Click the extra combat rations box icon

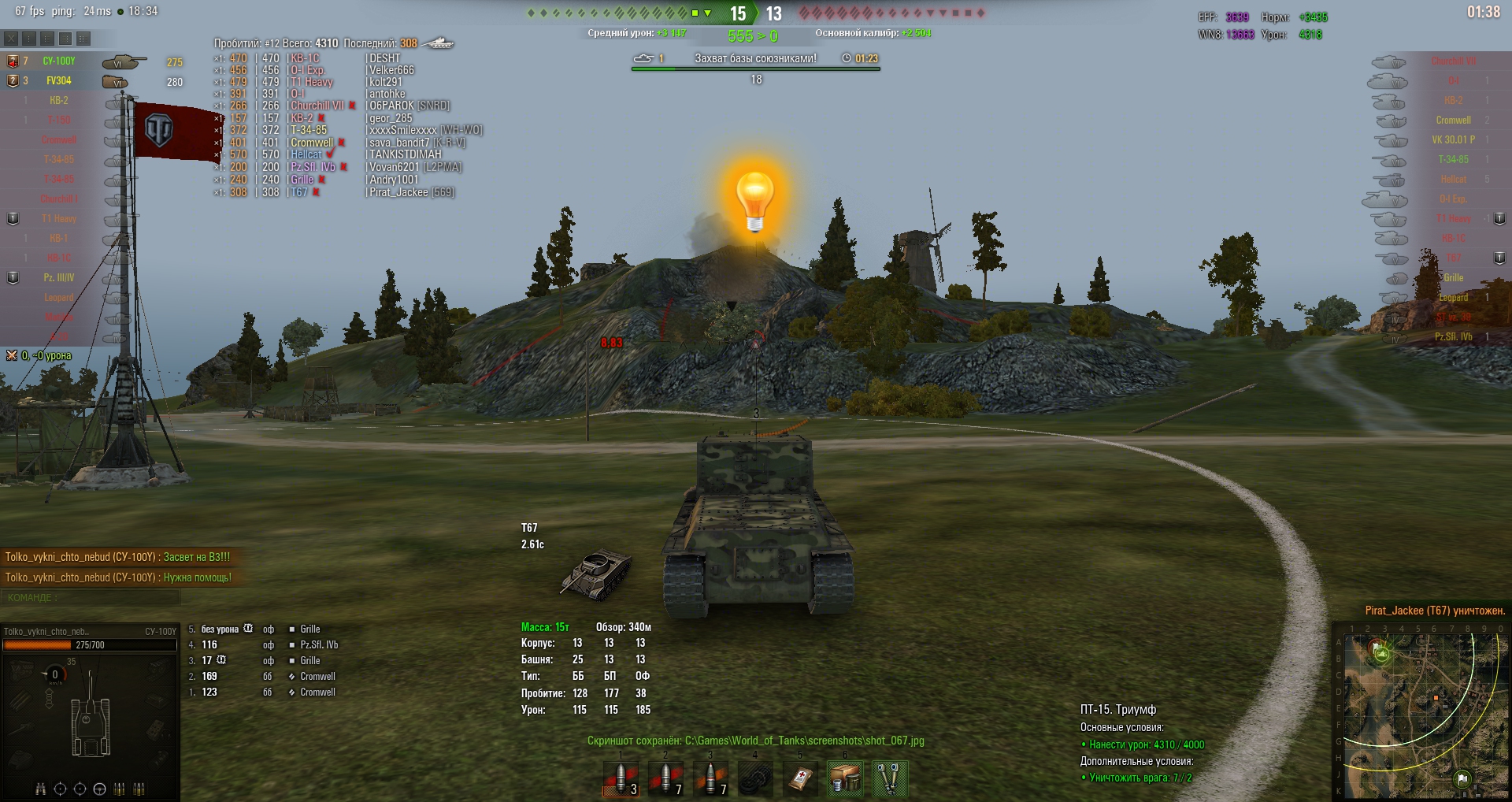pos(845,778)
